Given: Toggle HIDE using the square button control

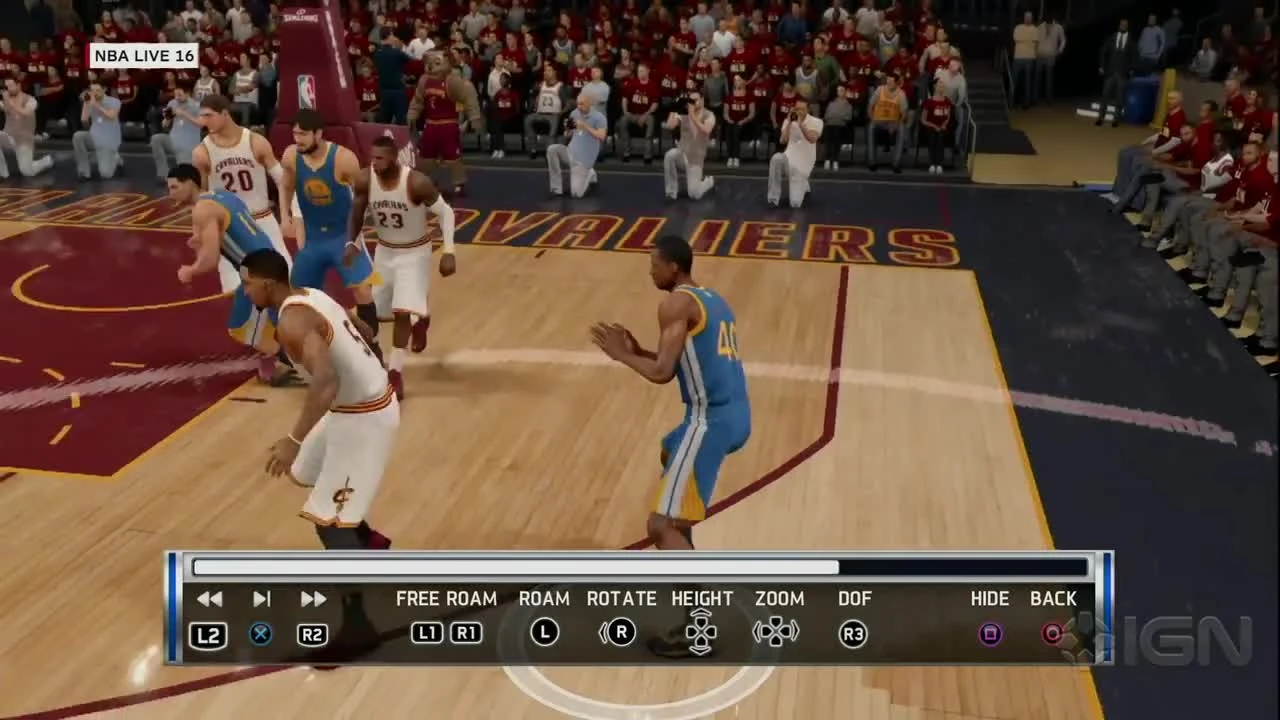Looking at the screenshot, I should coord(989,633).
